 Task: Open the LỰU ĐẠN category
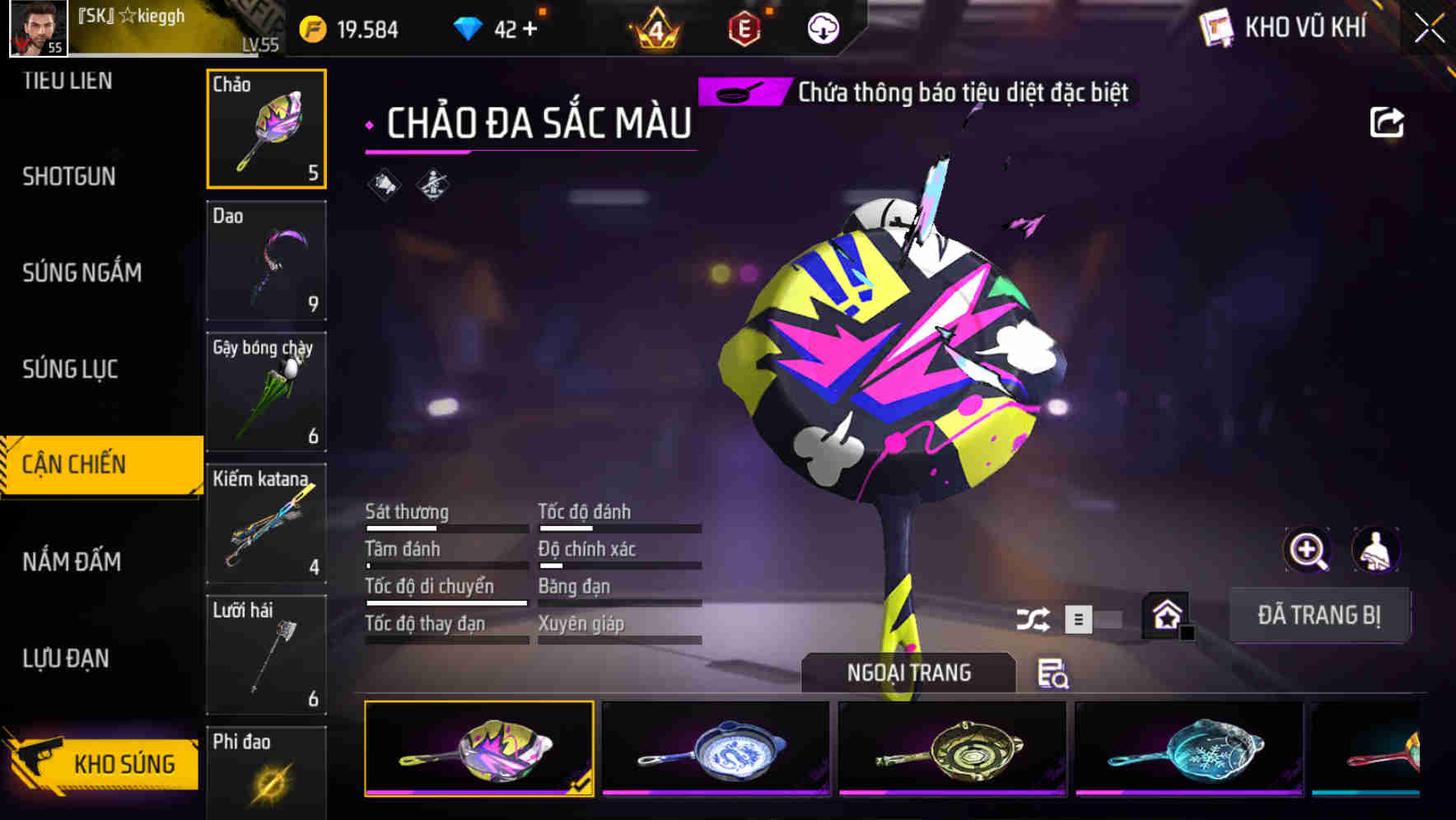click(x=66, y=659)
